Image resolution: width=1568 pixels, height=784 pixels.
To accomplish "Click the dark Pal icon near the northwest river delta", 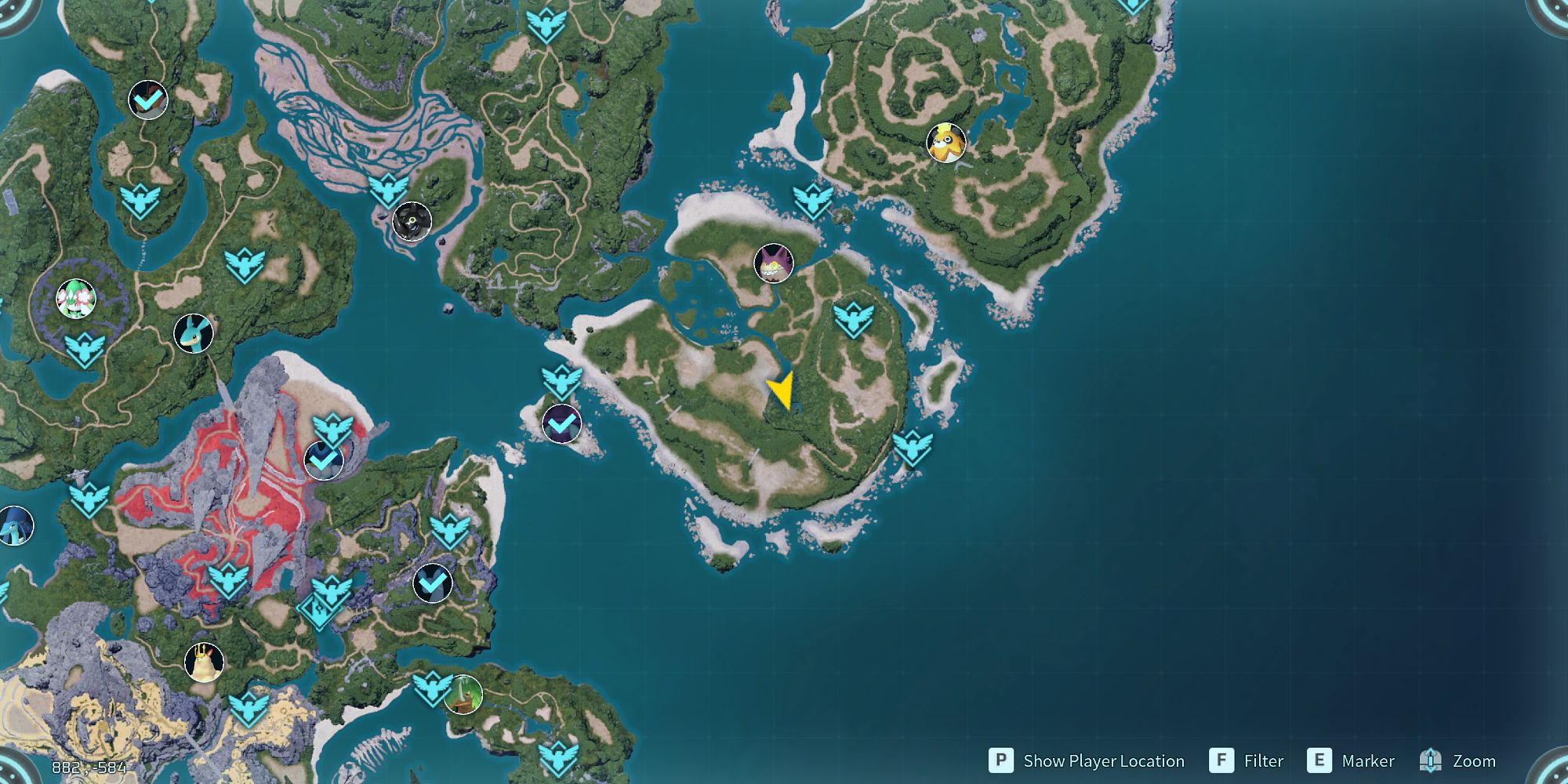I will tap(411, 222).
